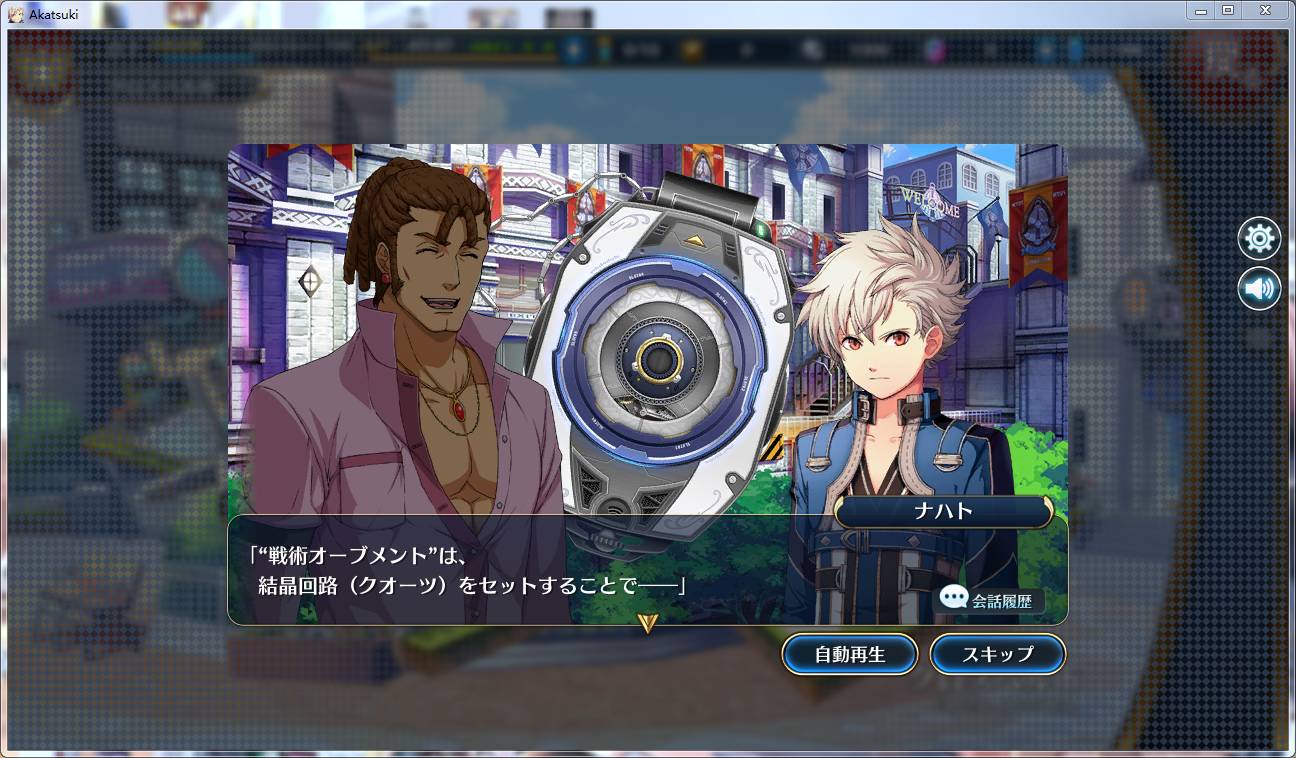The height and width of the screenshot is (758, 1296).
Task: Minimize the Akatsuki window
Action: 1202,10
